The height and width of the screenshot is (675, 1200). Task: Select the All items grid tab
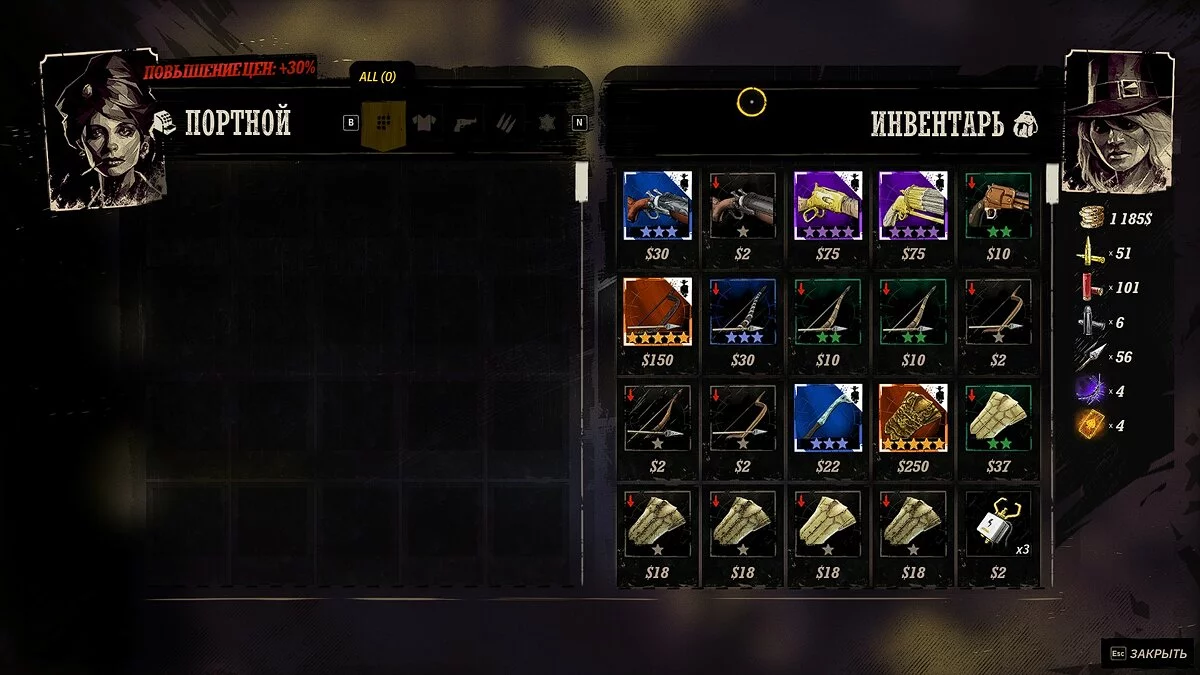(x=381, y=123)
